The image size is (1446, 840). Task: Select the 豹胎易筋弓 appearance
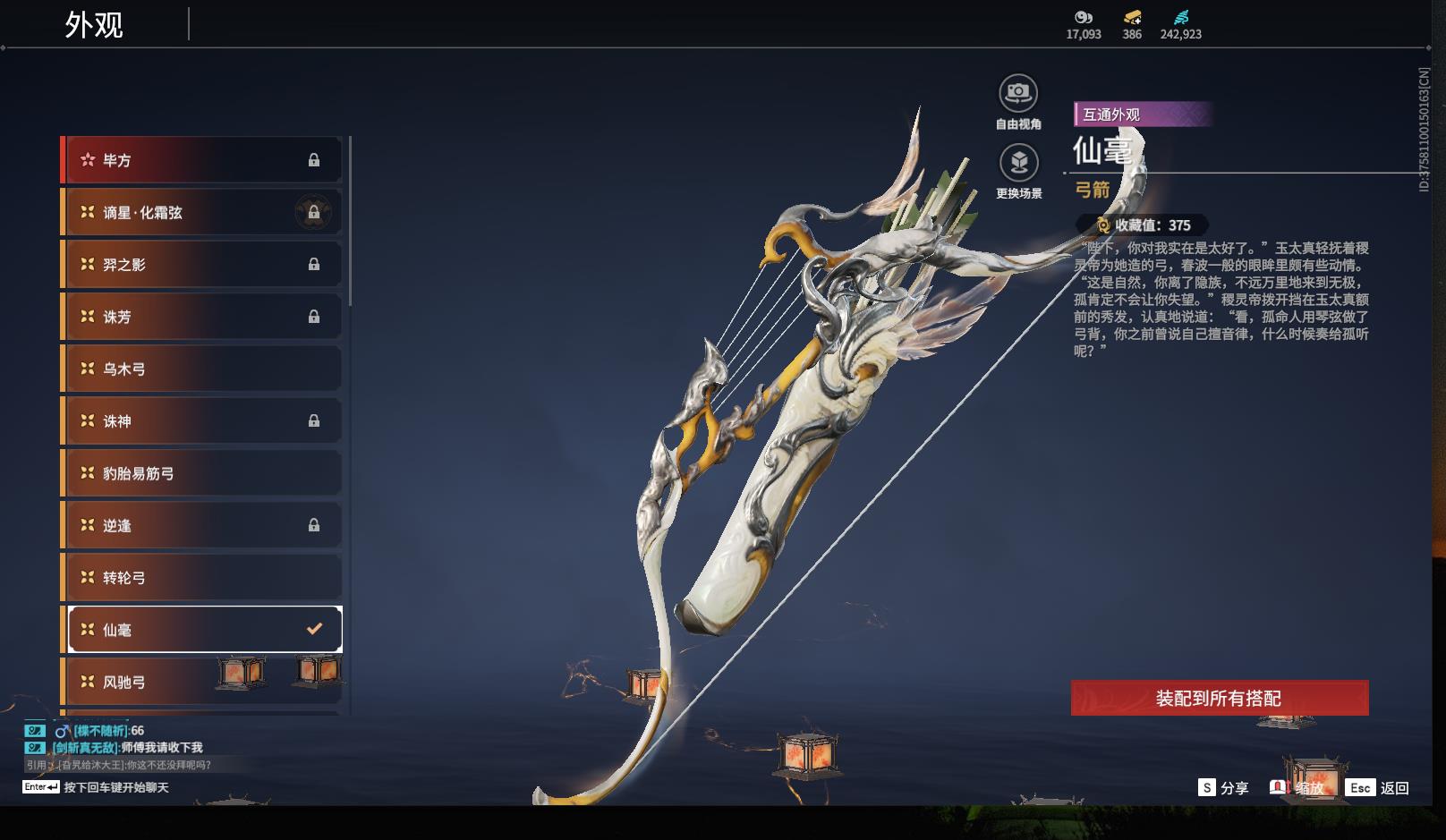(x=202, y=473)
